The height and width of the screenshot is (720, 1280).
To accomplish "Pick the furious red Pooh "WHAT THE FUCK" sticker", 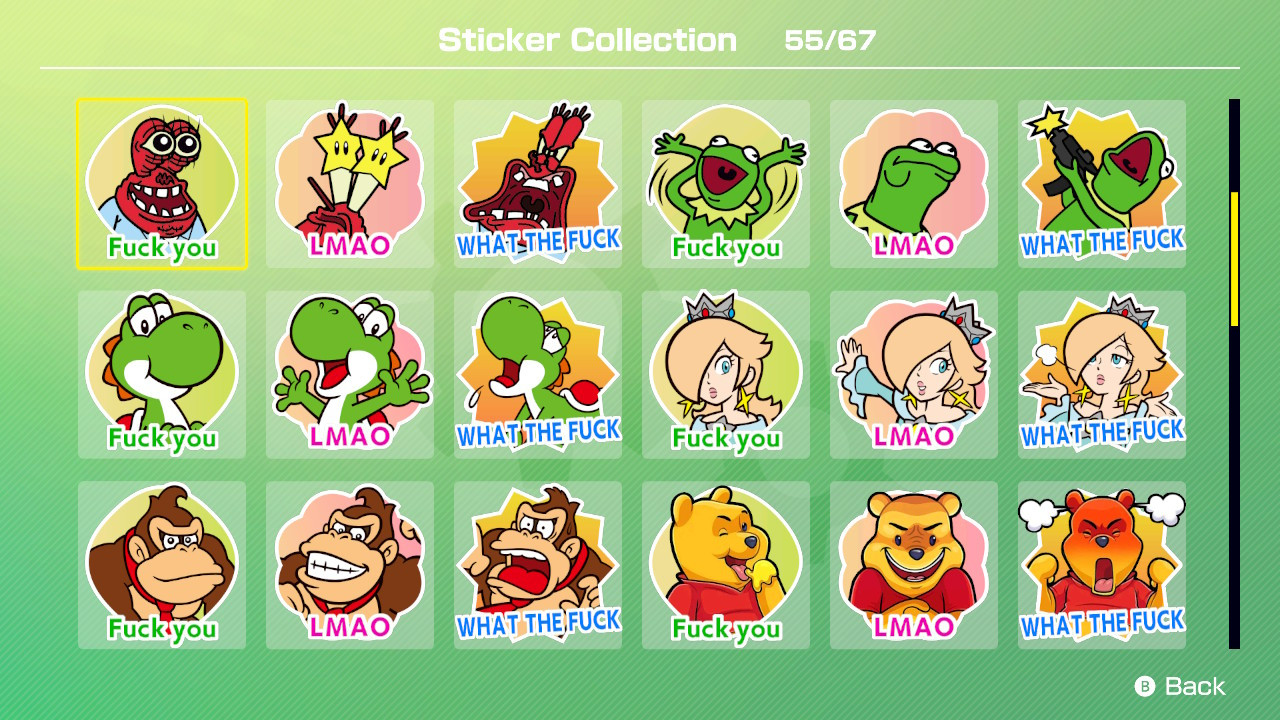I will [x=1101, y=565].
